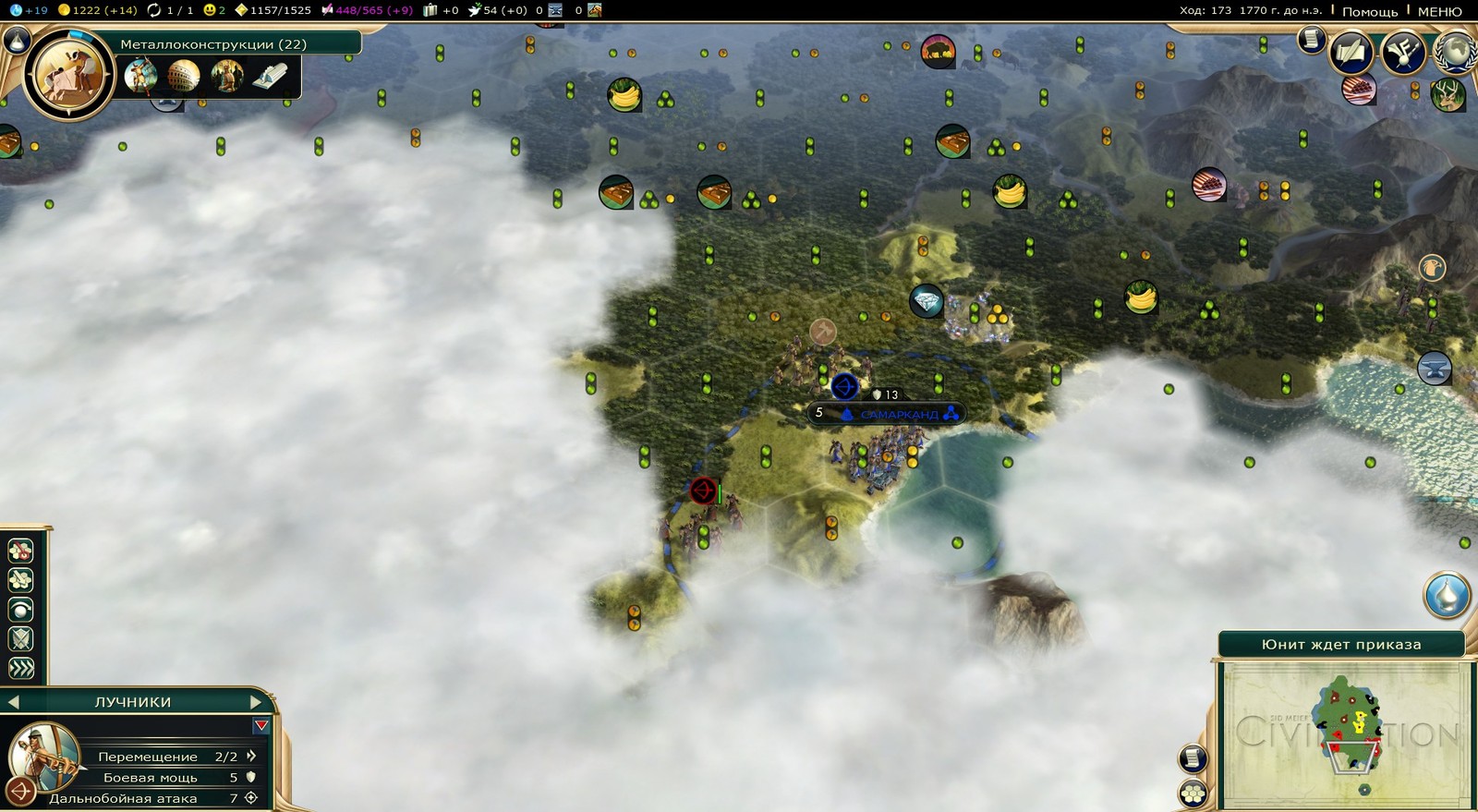The height and width of the screenshot is (812, 1478).
Task: Open the МЕНЮ game menu
Action: 1439,11
